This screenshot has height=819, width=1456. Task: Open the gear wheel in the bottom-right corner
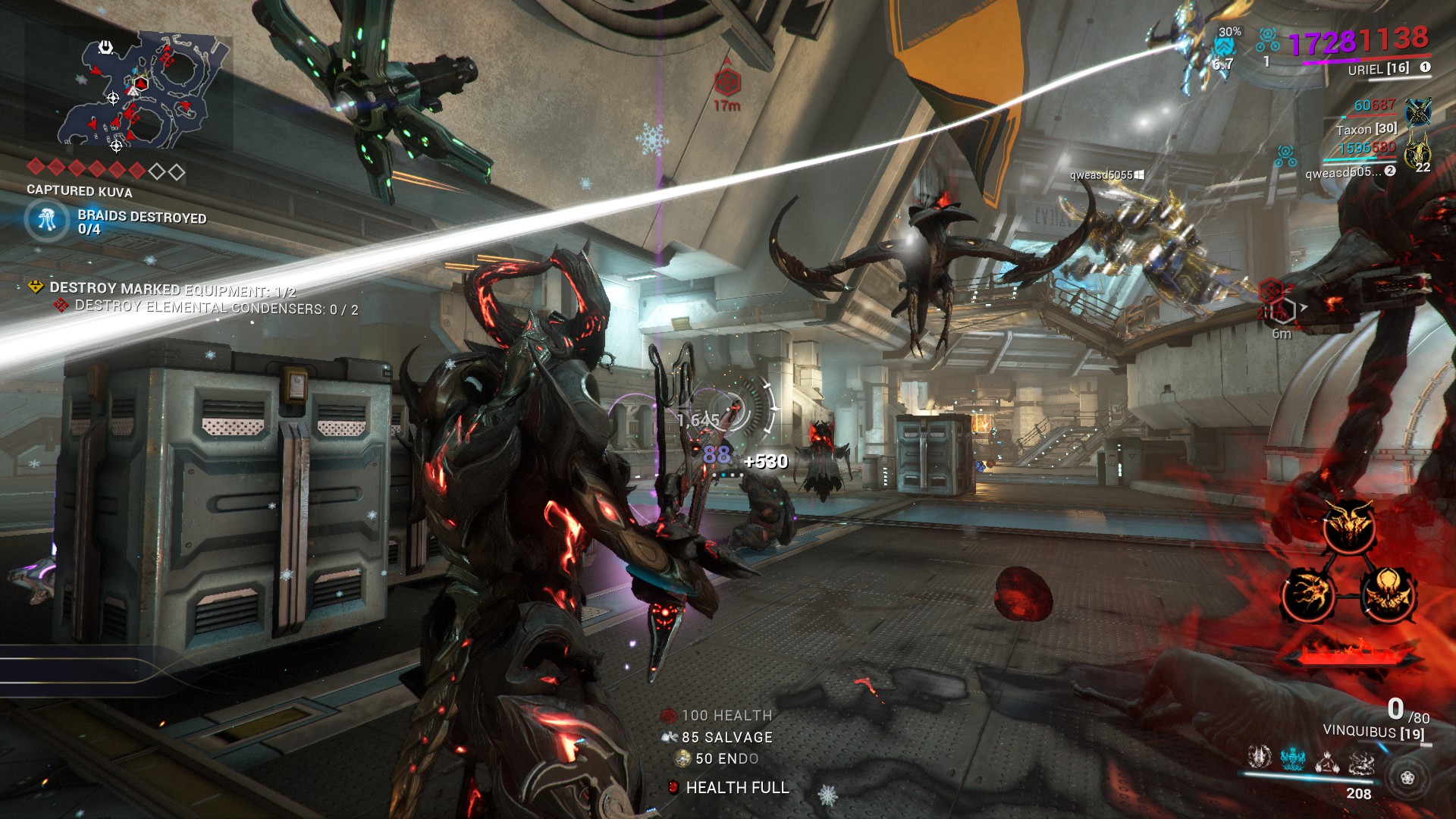tap(1408, 779)
